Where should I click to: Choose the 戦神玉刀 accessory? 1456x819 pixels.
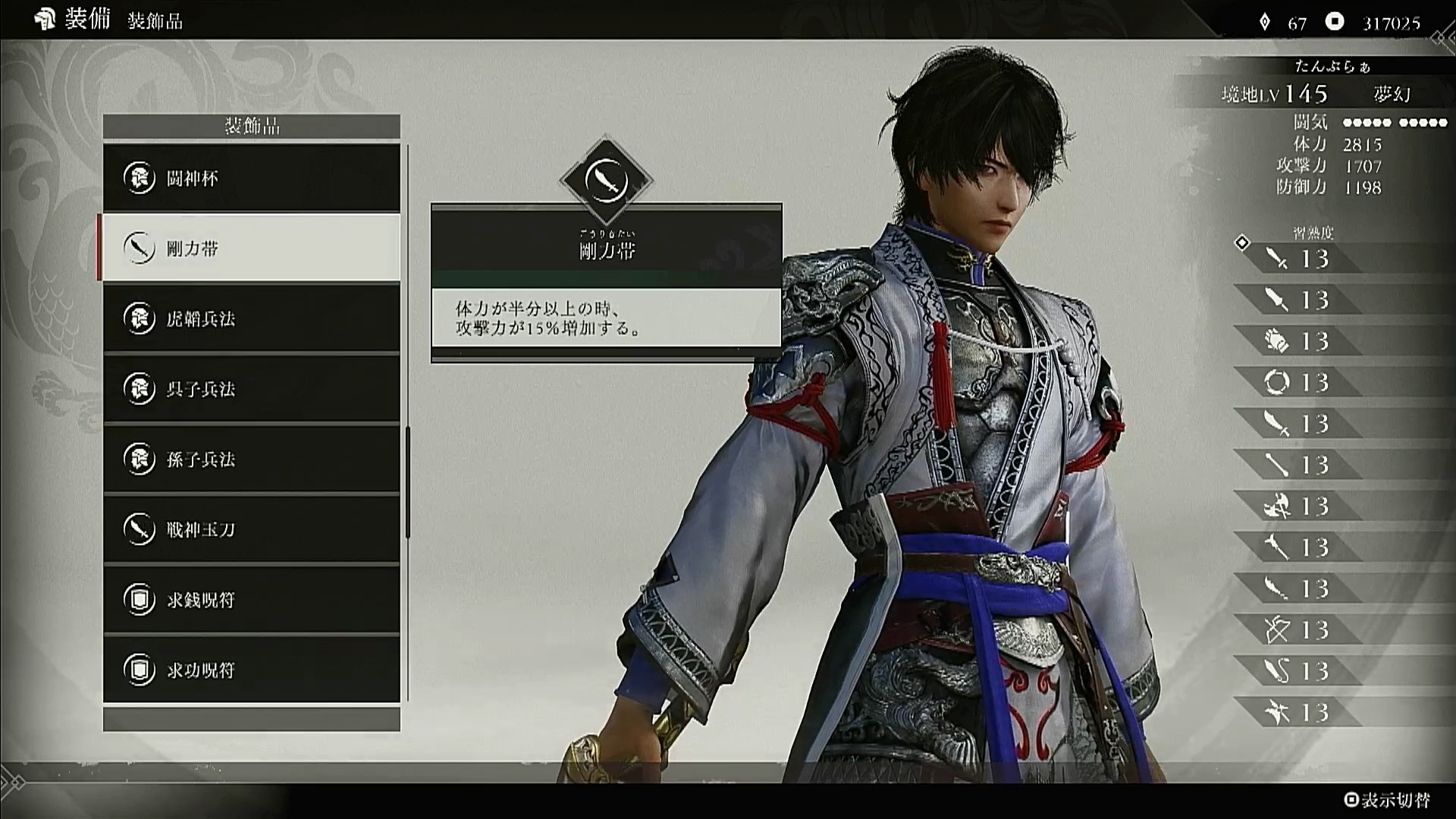(x=251, y=529)
